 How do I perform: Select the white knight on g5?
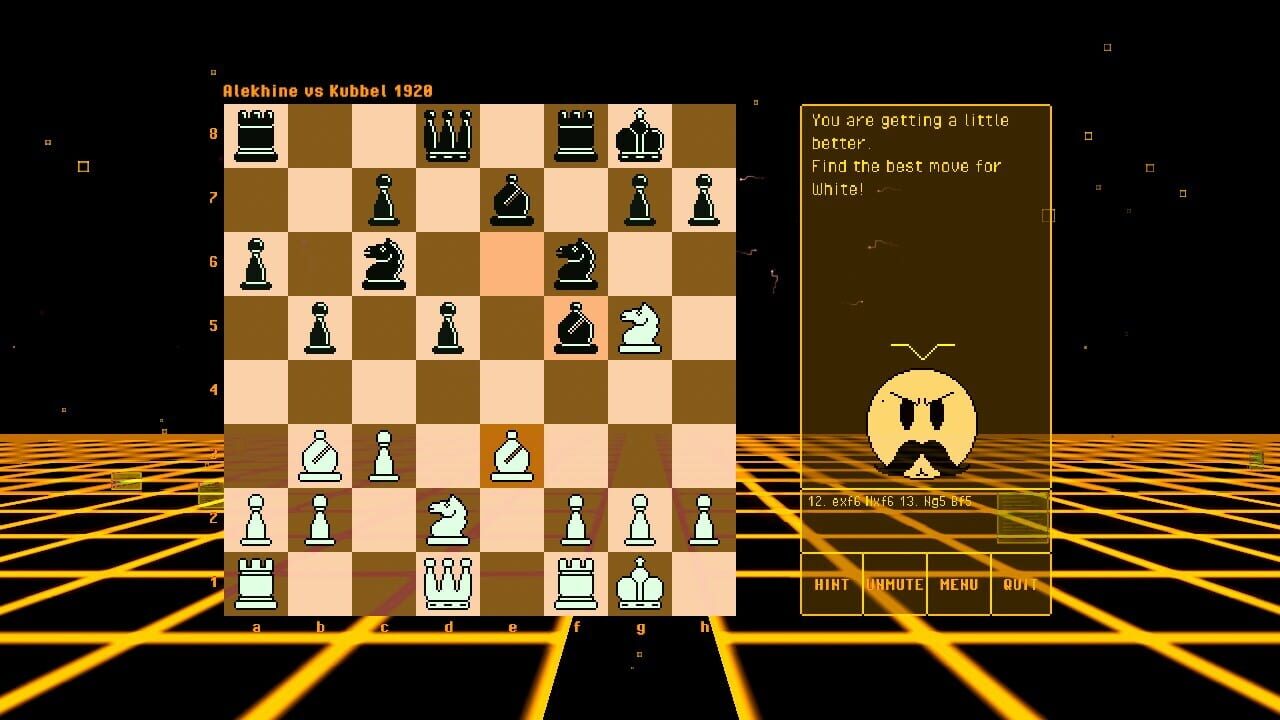641,325
